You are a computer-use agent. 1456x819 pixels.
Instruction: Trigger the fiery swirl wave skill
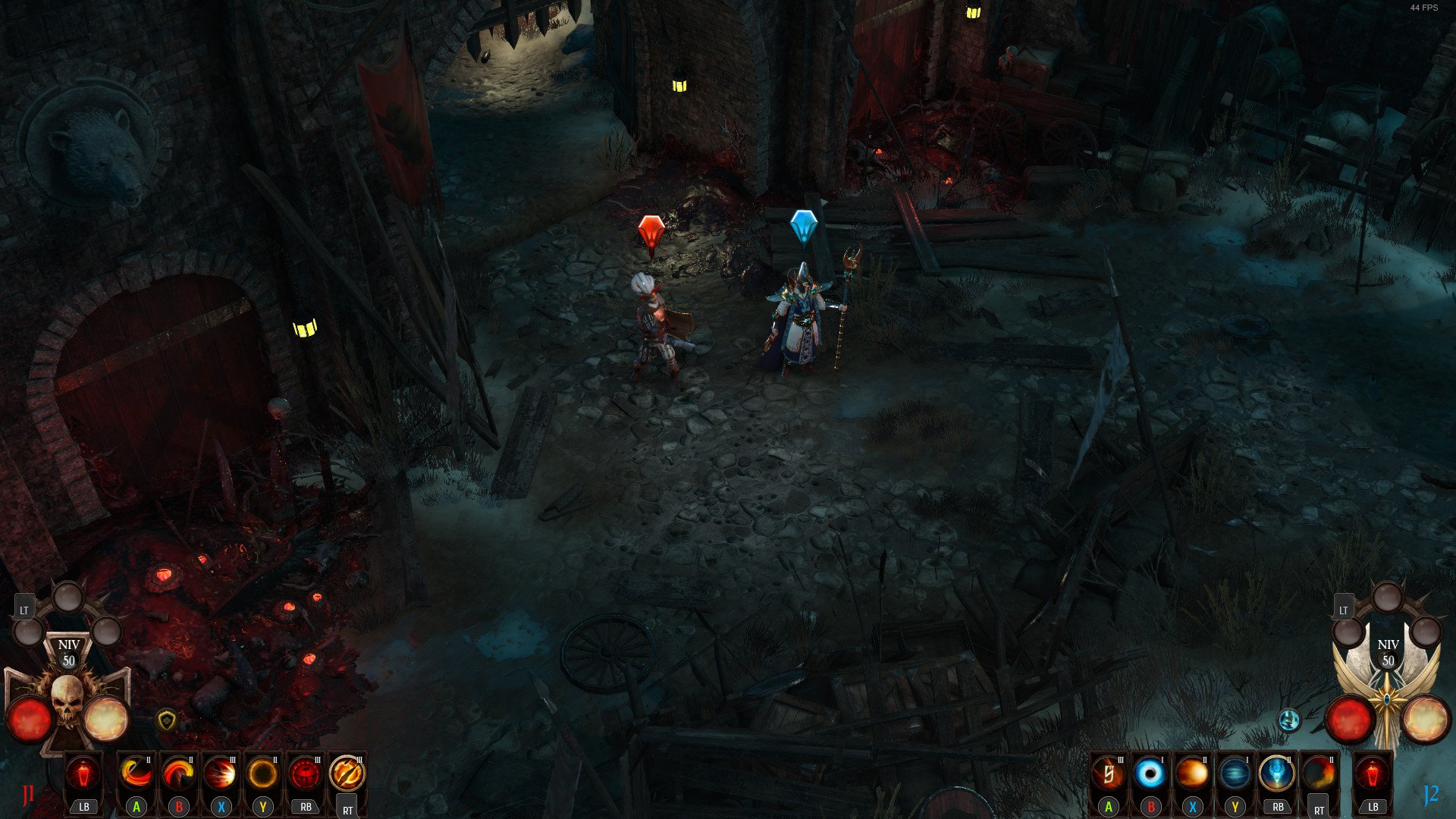tap(179, 774)
